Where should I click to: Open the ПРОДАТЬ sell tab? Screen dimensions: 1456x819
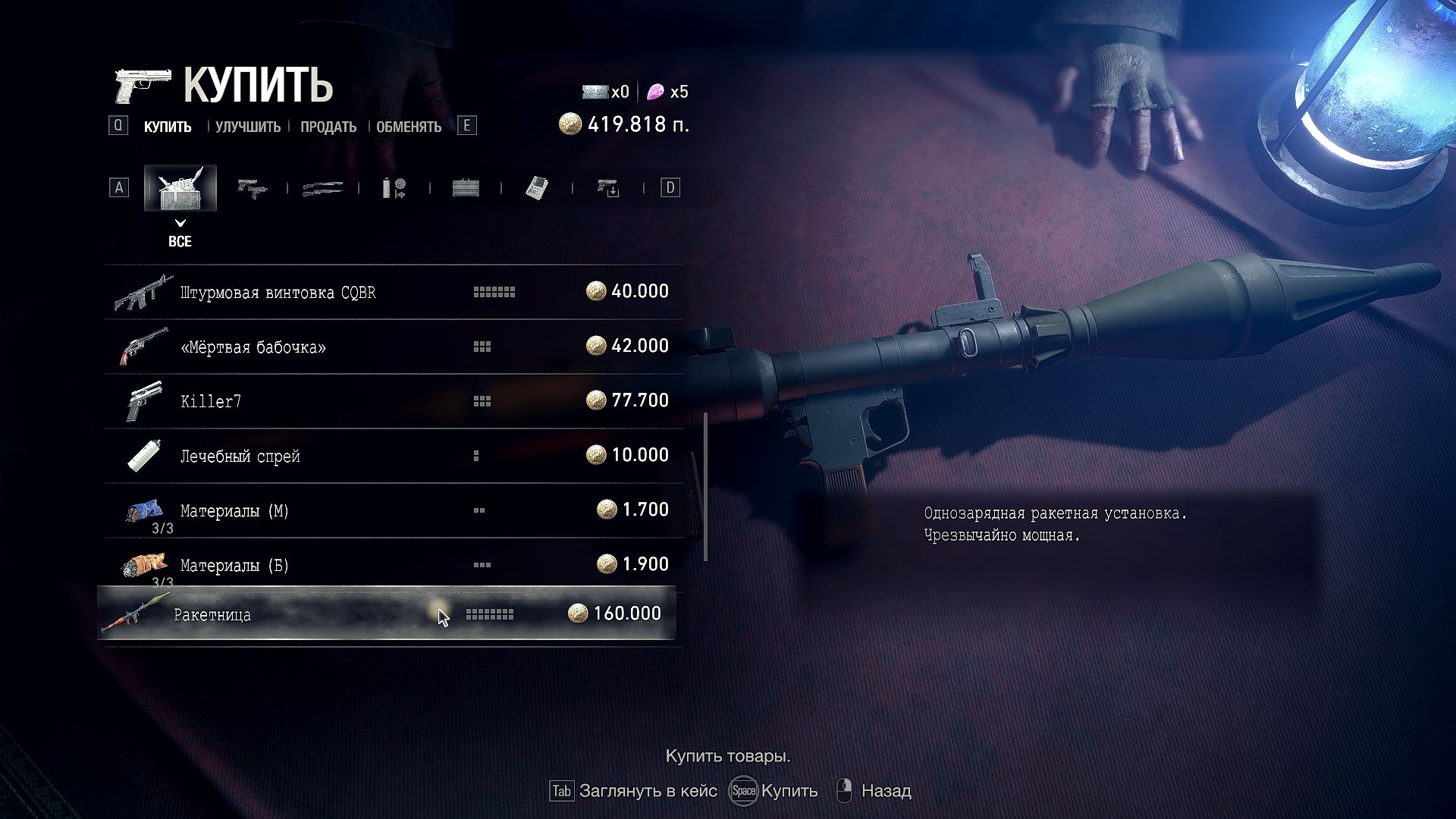[328, 127]
